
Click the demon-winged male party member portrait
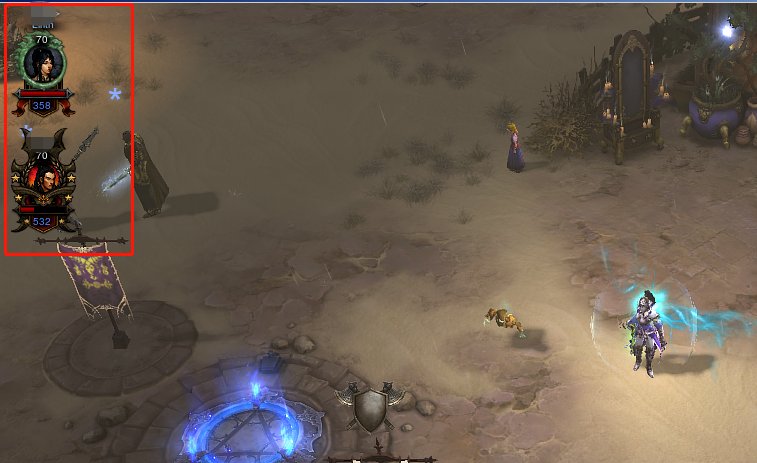click(x=42, y=182)
